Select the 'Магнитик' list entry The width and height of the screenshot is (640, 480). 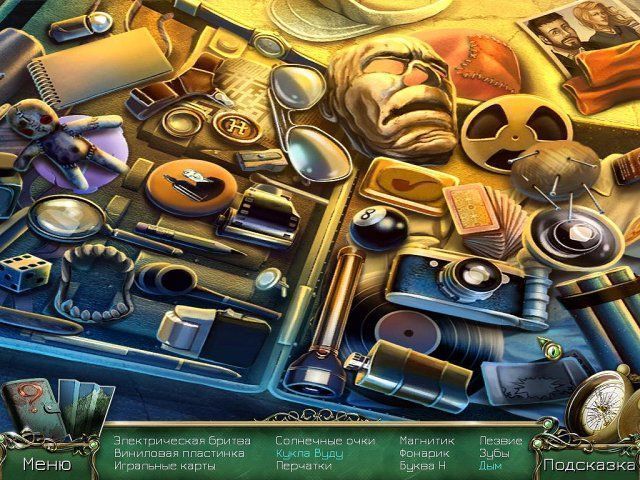point(426,440)
